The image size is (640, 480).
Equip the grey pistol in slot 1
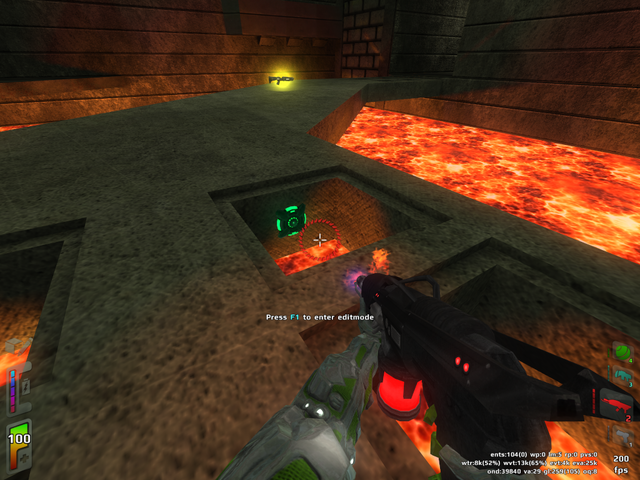(622, 436)
